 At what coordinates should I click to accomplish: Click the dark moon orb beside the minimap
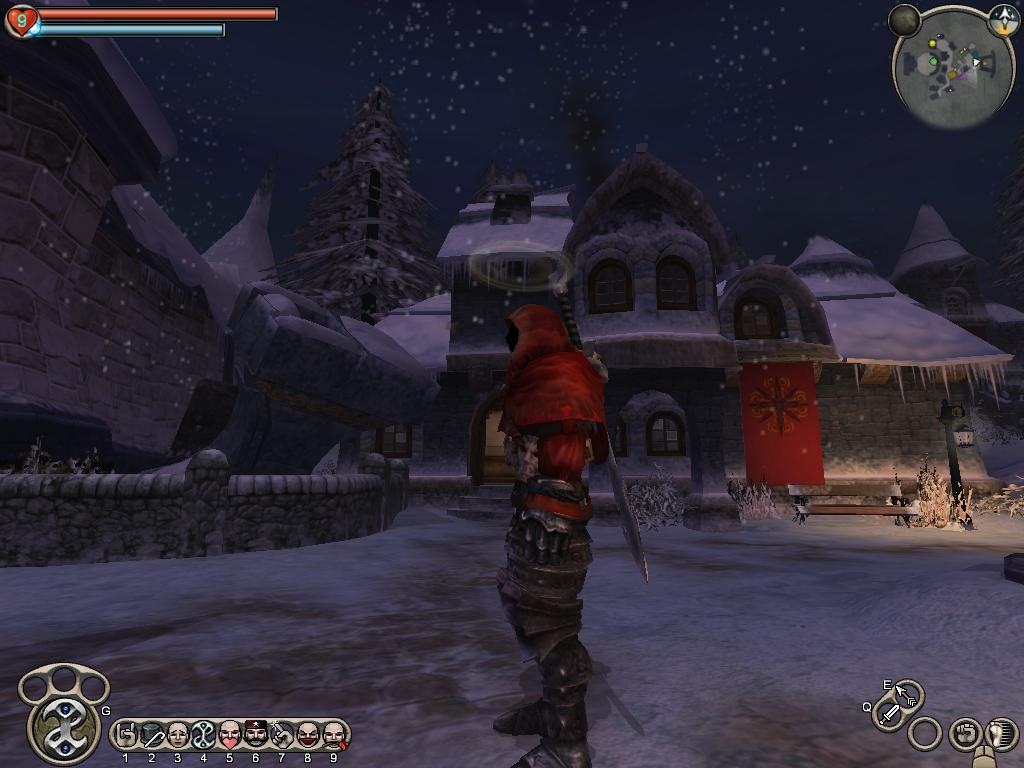point(905,19)
